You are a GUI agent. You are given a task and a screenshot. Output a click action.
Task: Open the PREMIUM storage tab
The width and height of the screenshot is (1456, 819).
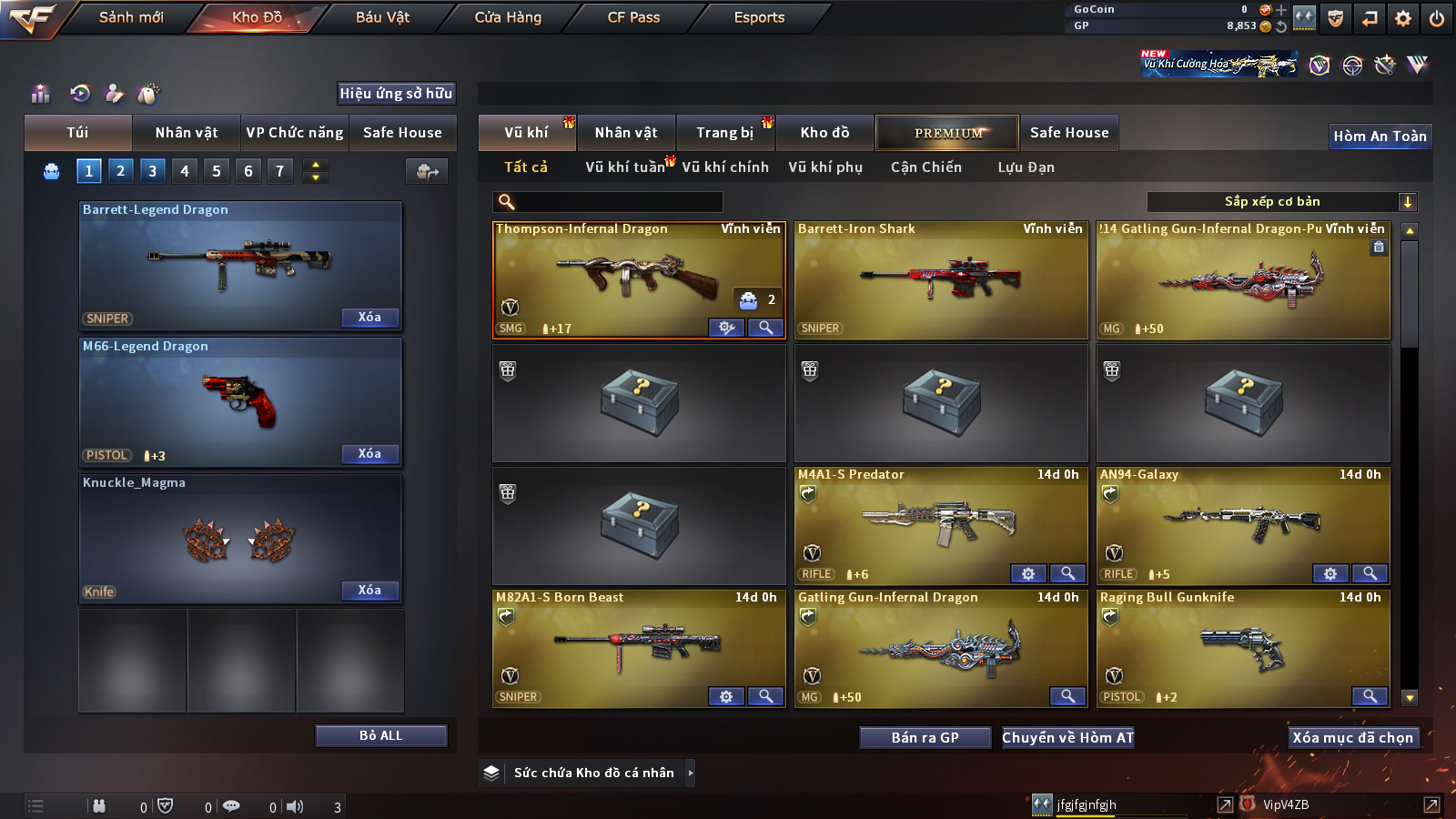(x=947, y=133)
